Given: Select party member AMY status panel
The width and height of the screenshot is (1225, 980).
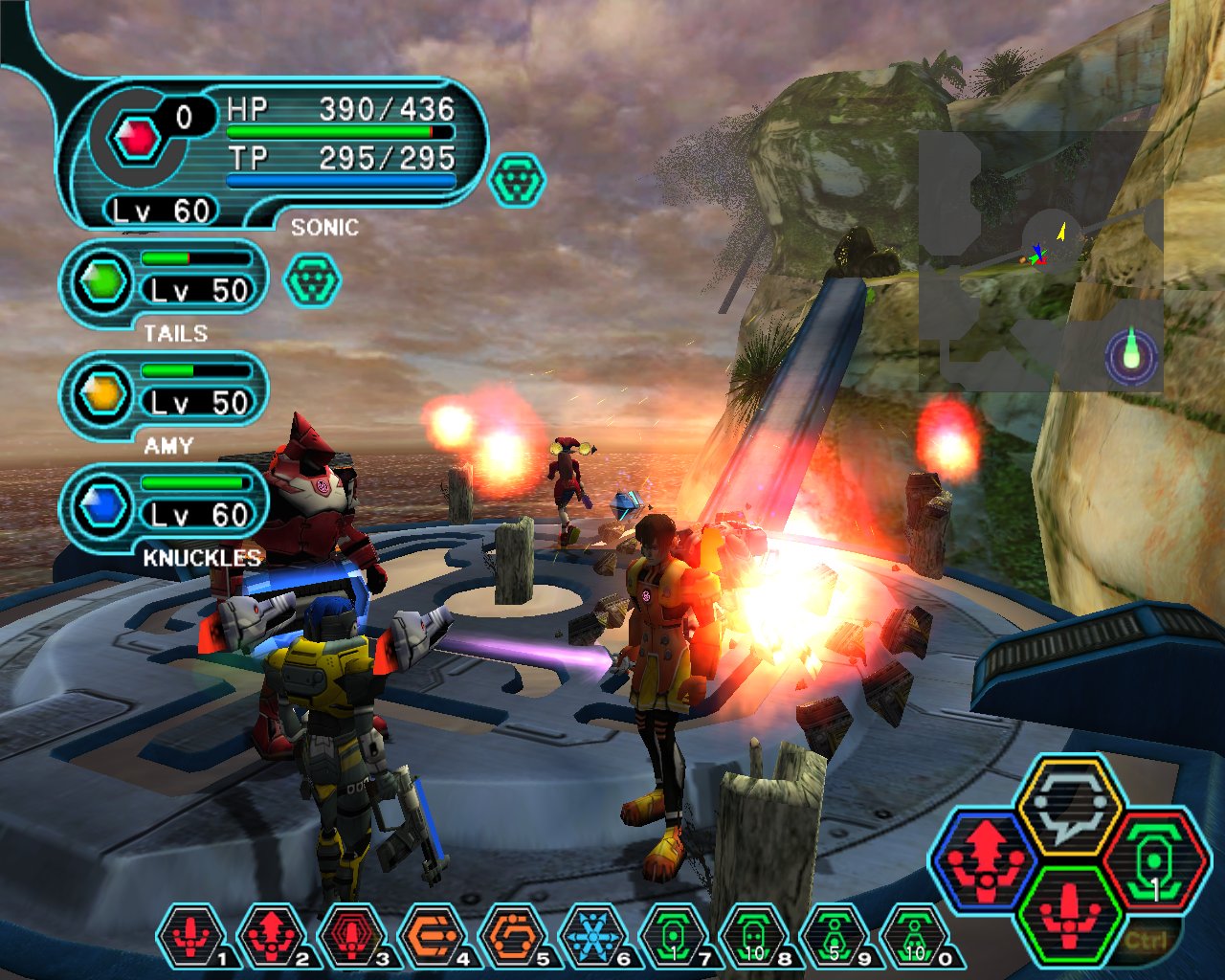Looking at the screenshot, I should pyautogui.click(x=165, y=395).
